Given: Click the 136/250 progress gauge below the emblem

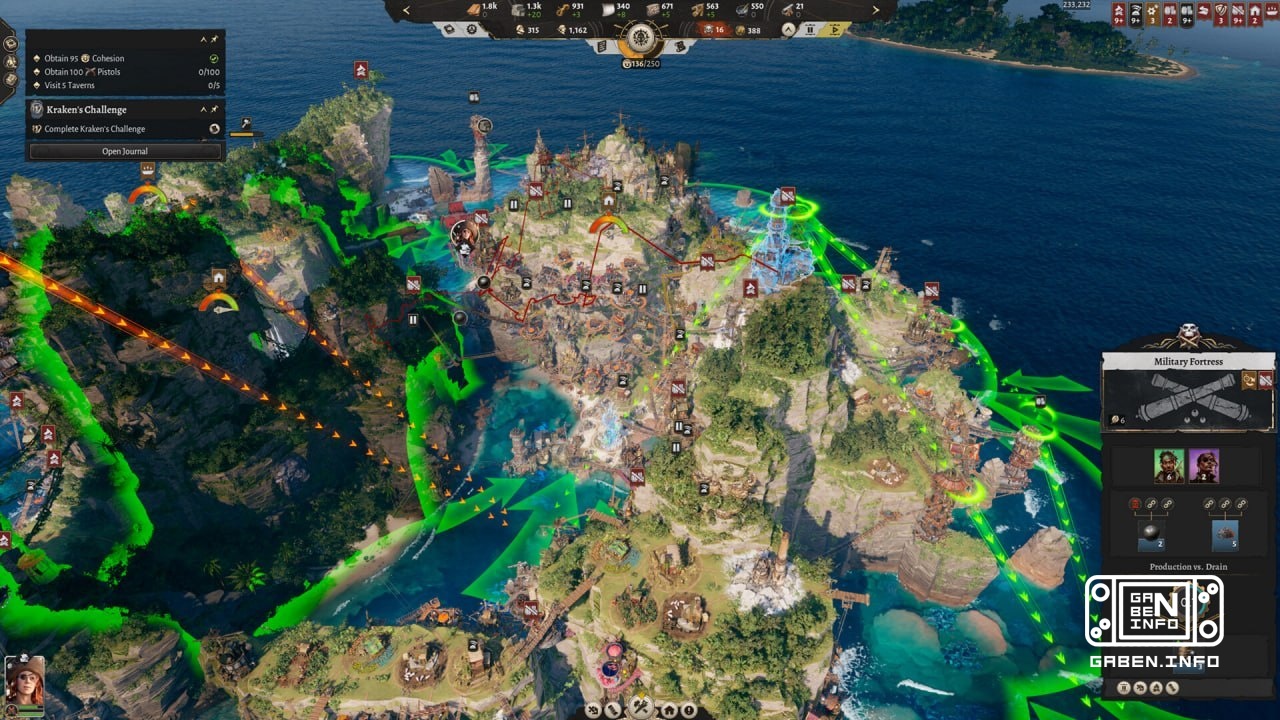Looking at the screenshot, I should [x=640, y=63].
